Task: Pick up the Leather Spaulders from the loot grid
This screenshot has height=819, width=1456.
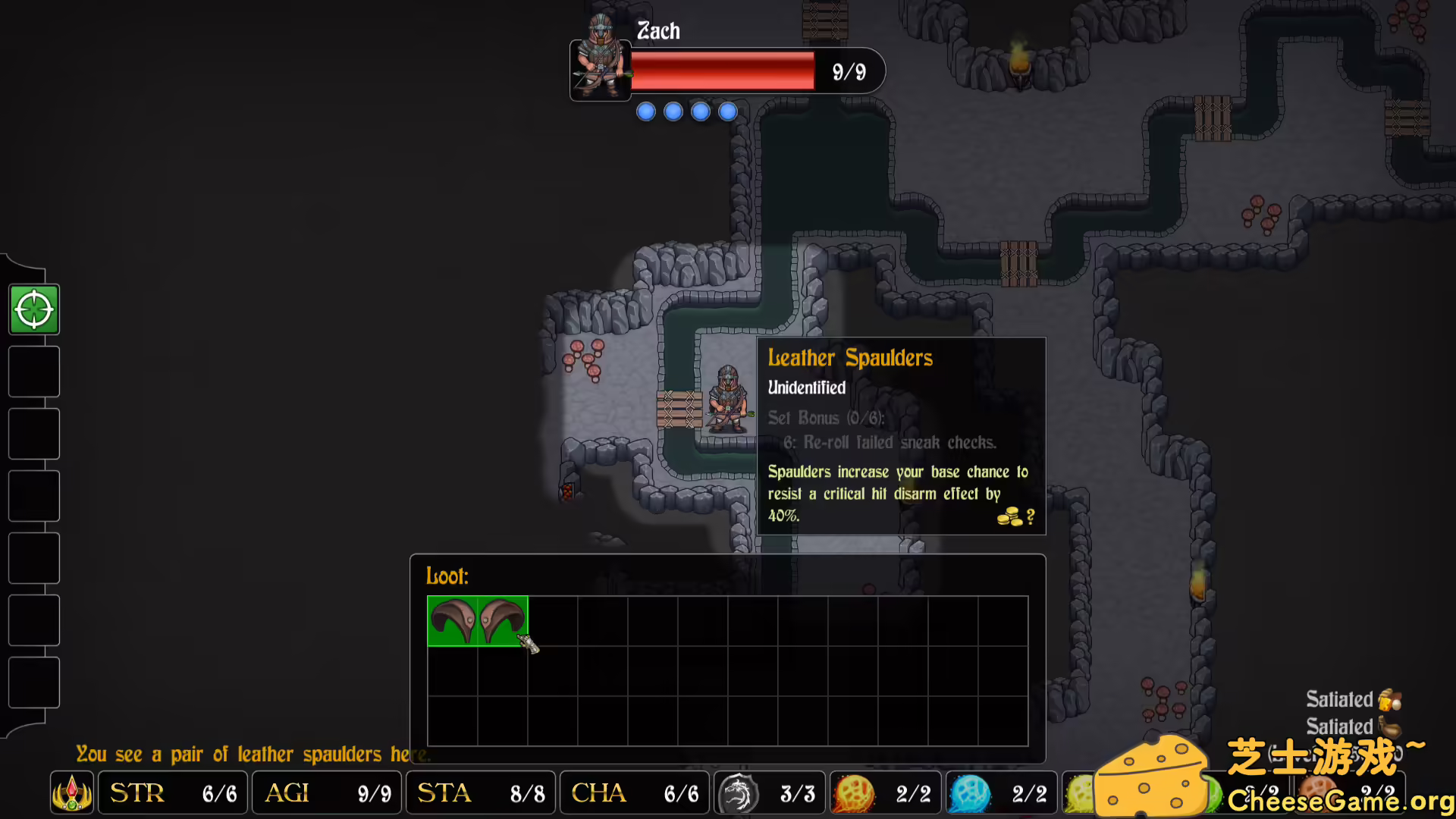Action: pos(478,622)
